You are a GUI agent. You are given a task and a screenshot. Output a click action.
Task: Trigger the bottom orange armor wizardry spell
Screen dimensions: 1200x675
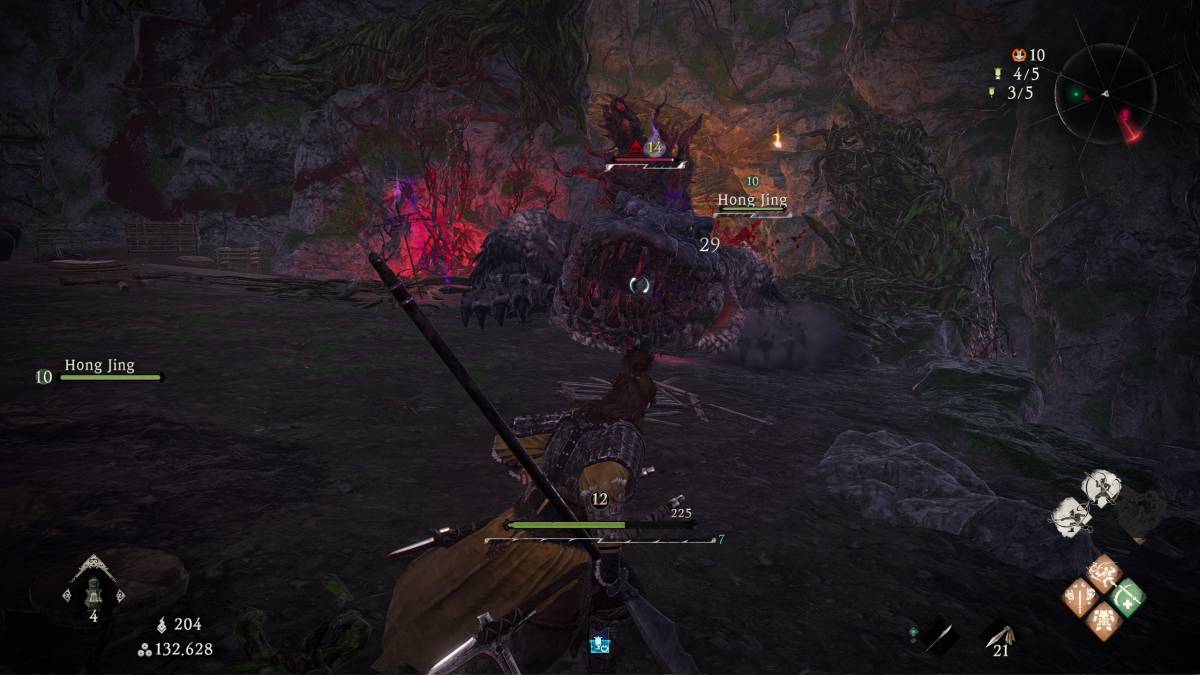1104,621
